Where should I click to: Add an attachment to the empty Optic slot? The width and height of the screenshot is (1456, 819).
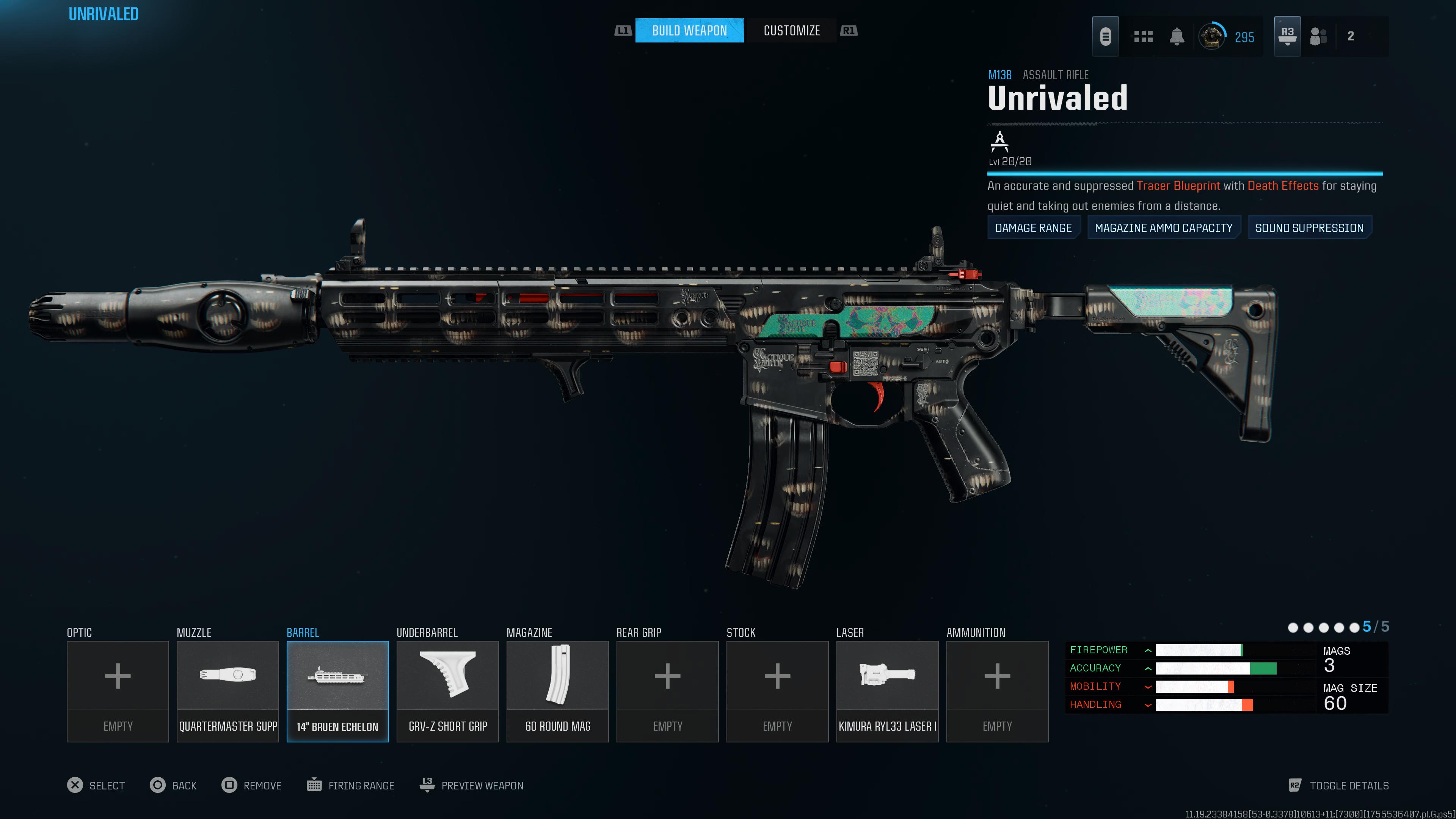pos(118,691)
